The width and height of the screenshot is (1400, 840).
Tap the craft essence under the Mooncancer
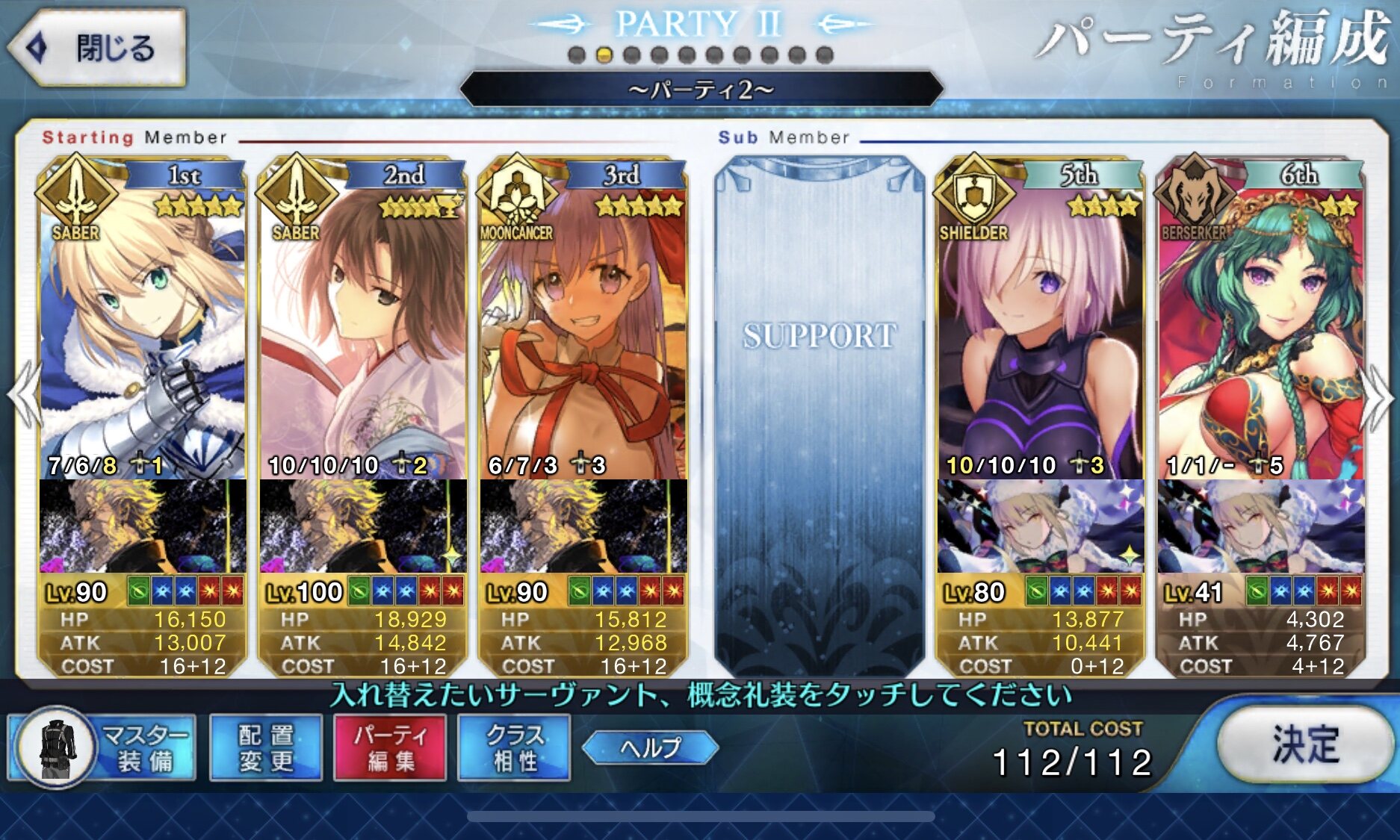click(583, 526)
